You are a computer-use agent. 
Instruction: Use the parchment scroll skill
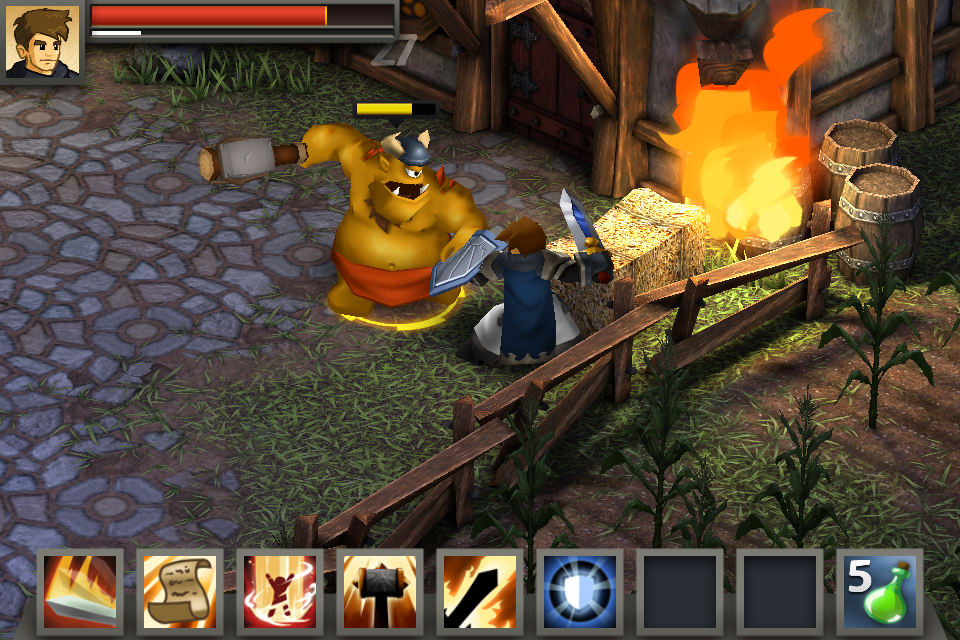click(x=181, y=591)
